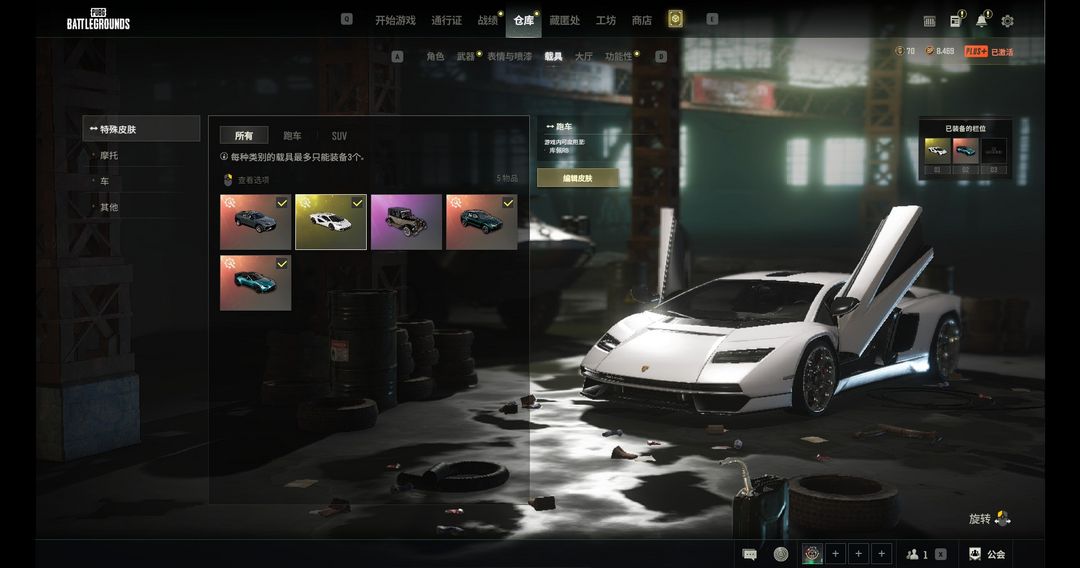Image resolution: width=1080 pixels, height=568 pixels.
Task: Enter the 工坊 workshop
Action: pos(606,20)
